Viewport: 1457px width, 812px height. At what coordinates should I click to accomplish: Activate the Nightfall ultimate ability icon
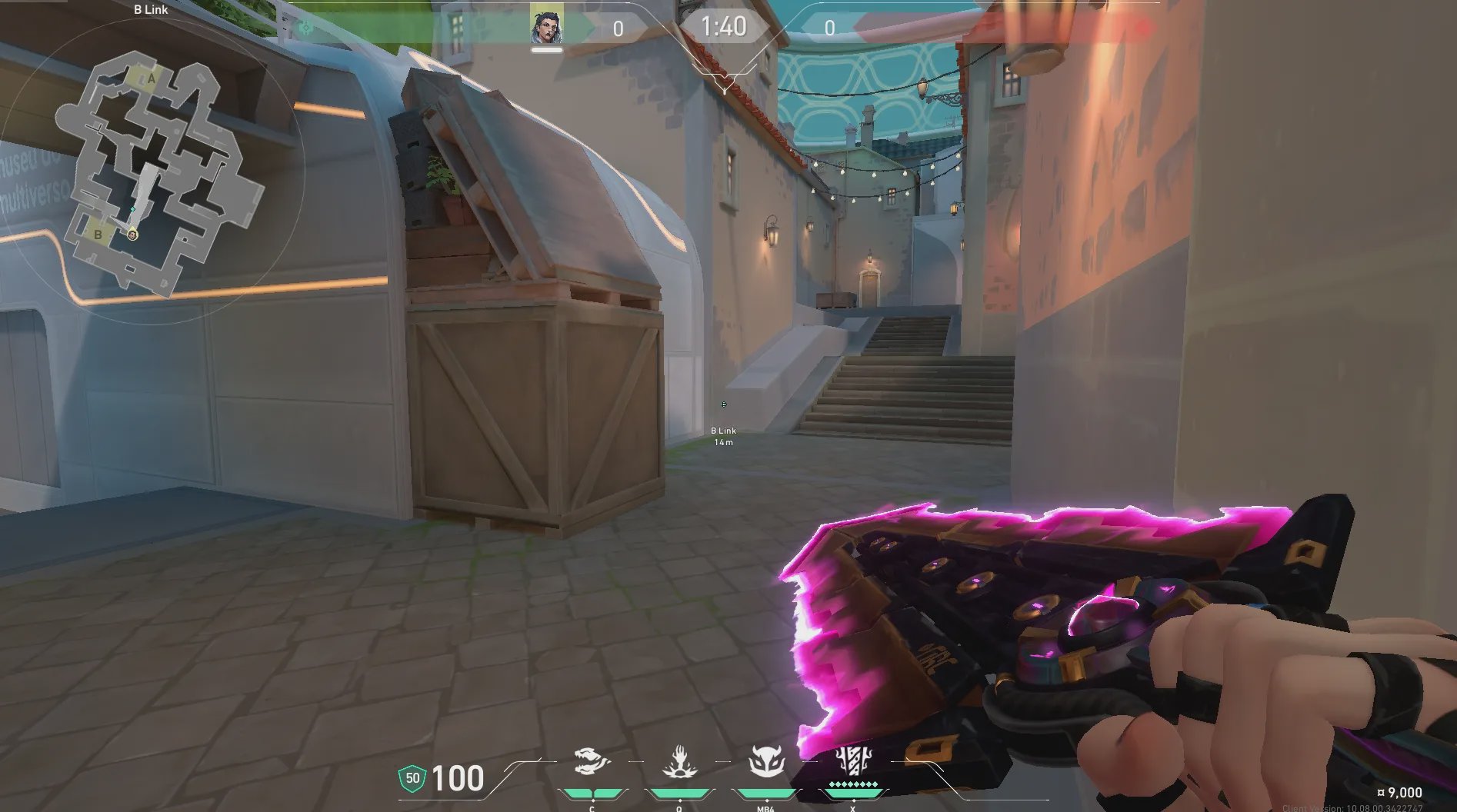(x=852, y=761)
